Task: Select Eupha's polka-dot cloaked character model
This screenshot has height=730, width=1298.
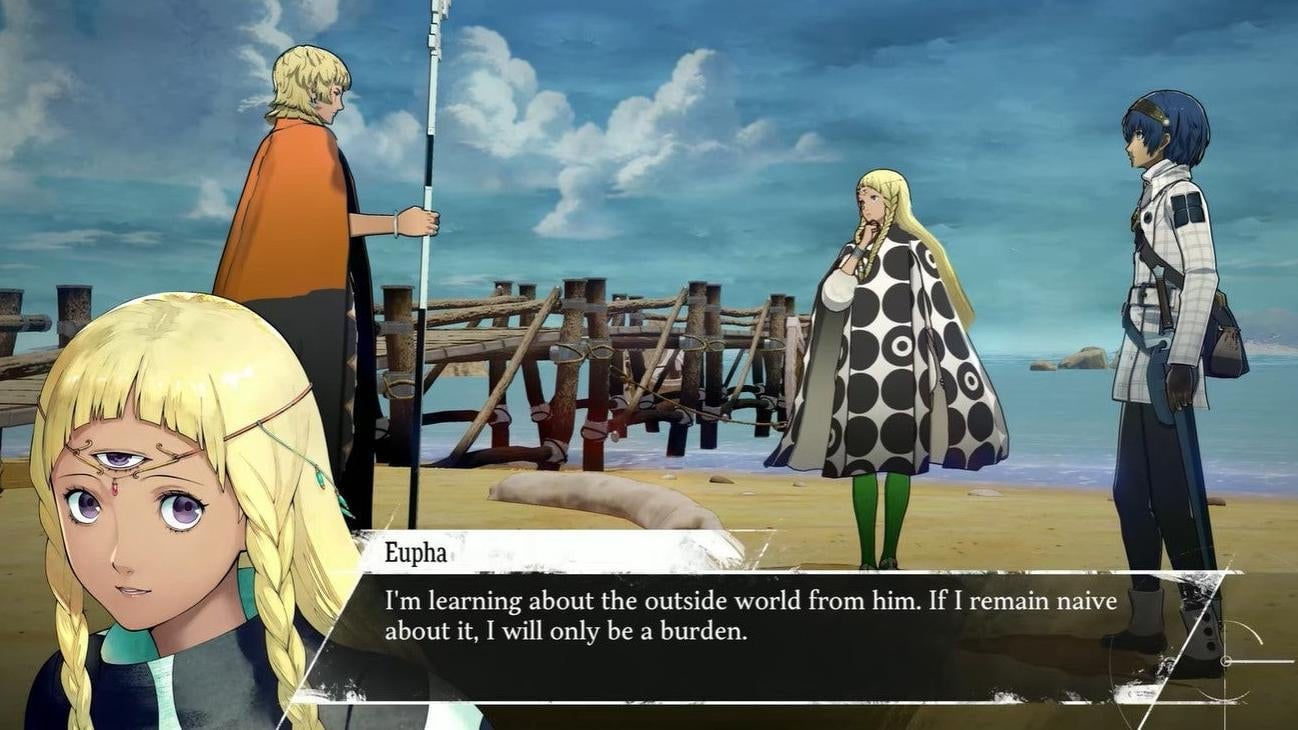Action: [880, 350]
